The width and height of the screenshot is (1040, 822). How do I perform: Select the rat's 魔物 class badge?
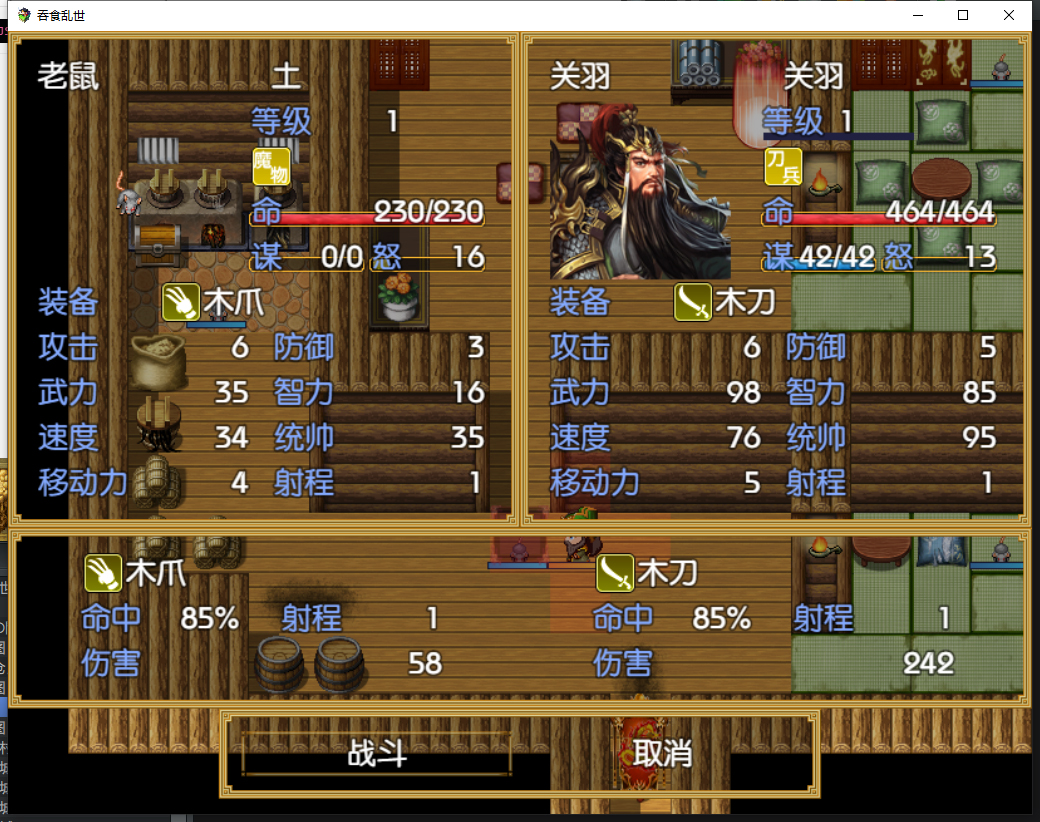coord(271,166)
